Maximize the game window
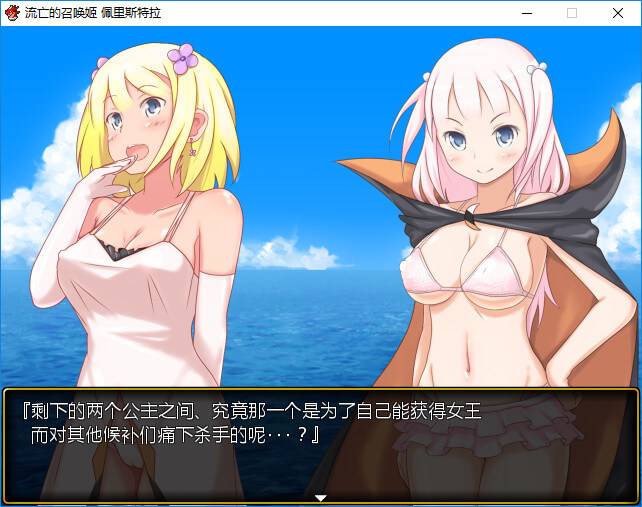 pyautogui.click(x=572, y=13)
